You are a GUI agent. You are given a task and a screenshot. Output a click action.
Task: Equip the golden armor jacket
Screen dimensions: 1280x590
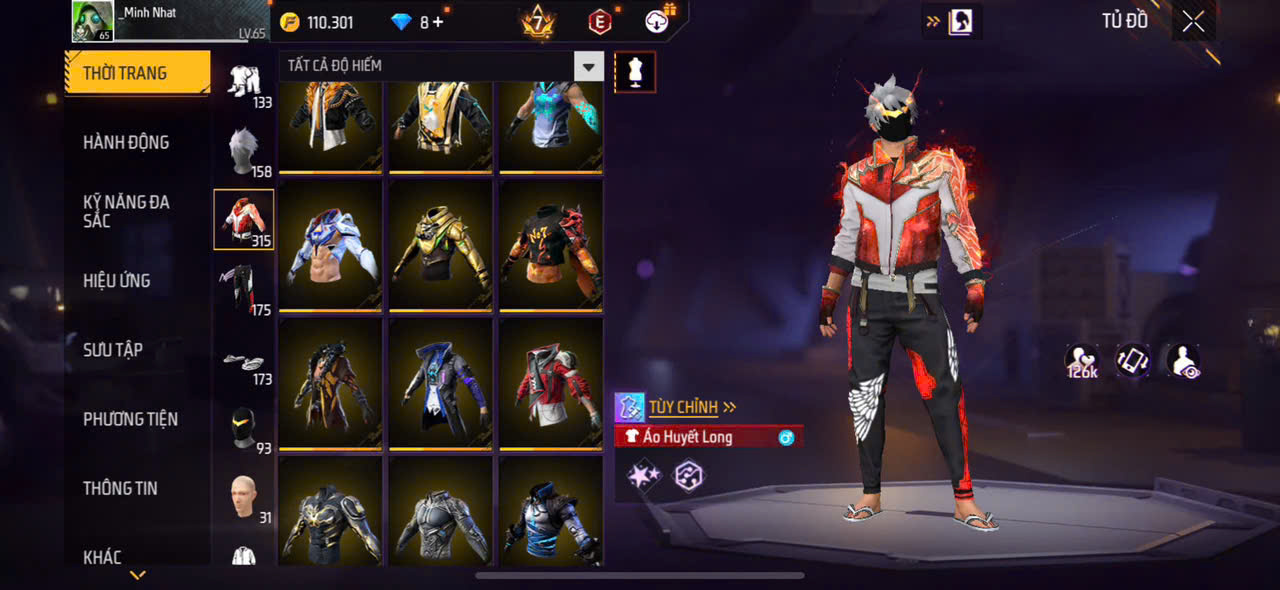click(441, 244)
